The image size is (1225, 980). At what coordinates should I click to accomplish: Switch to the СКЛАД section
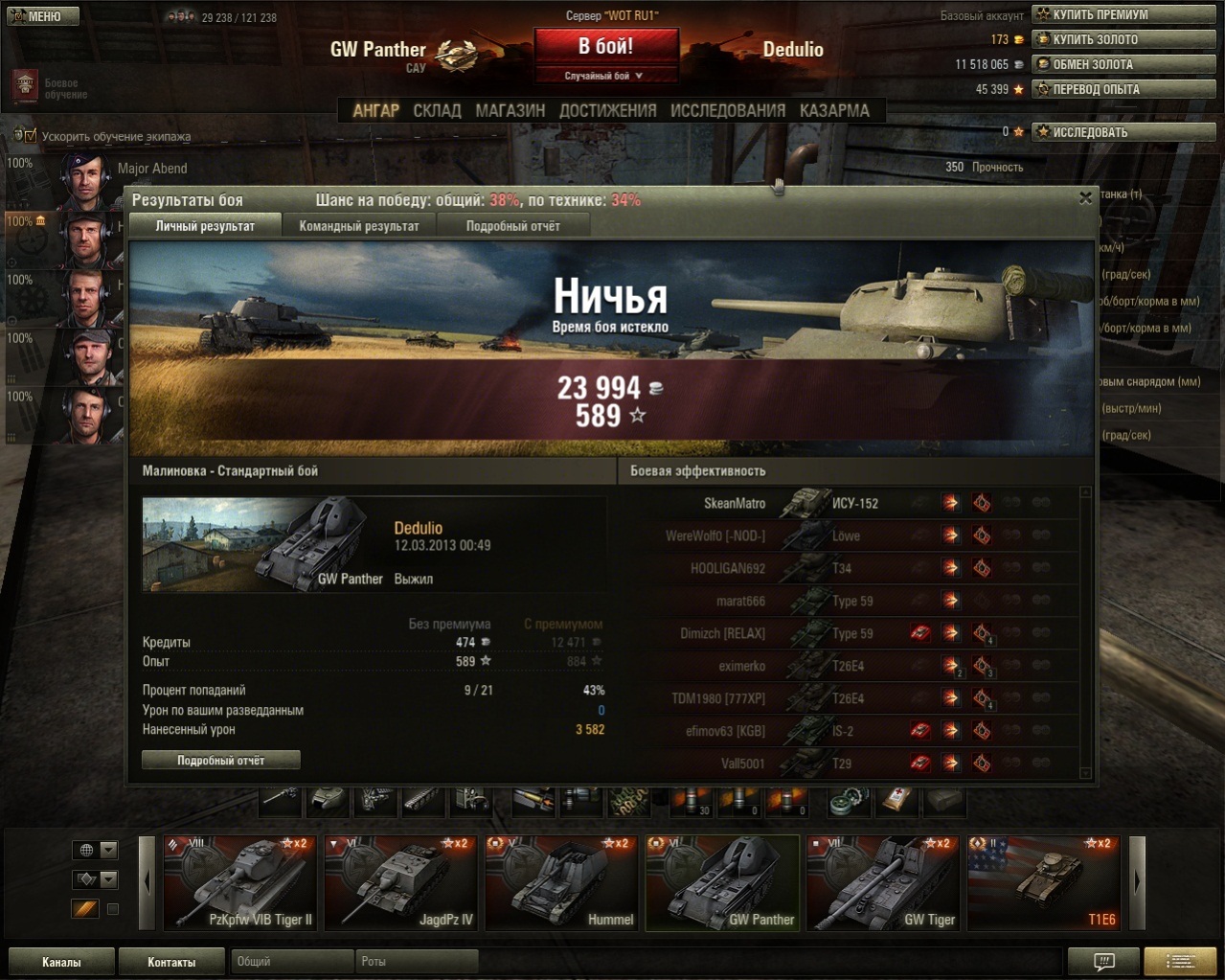(x=437, y=111)
